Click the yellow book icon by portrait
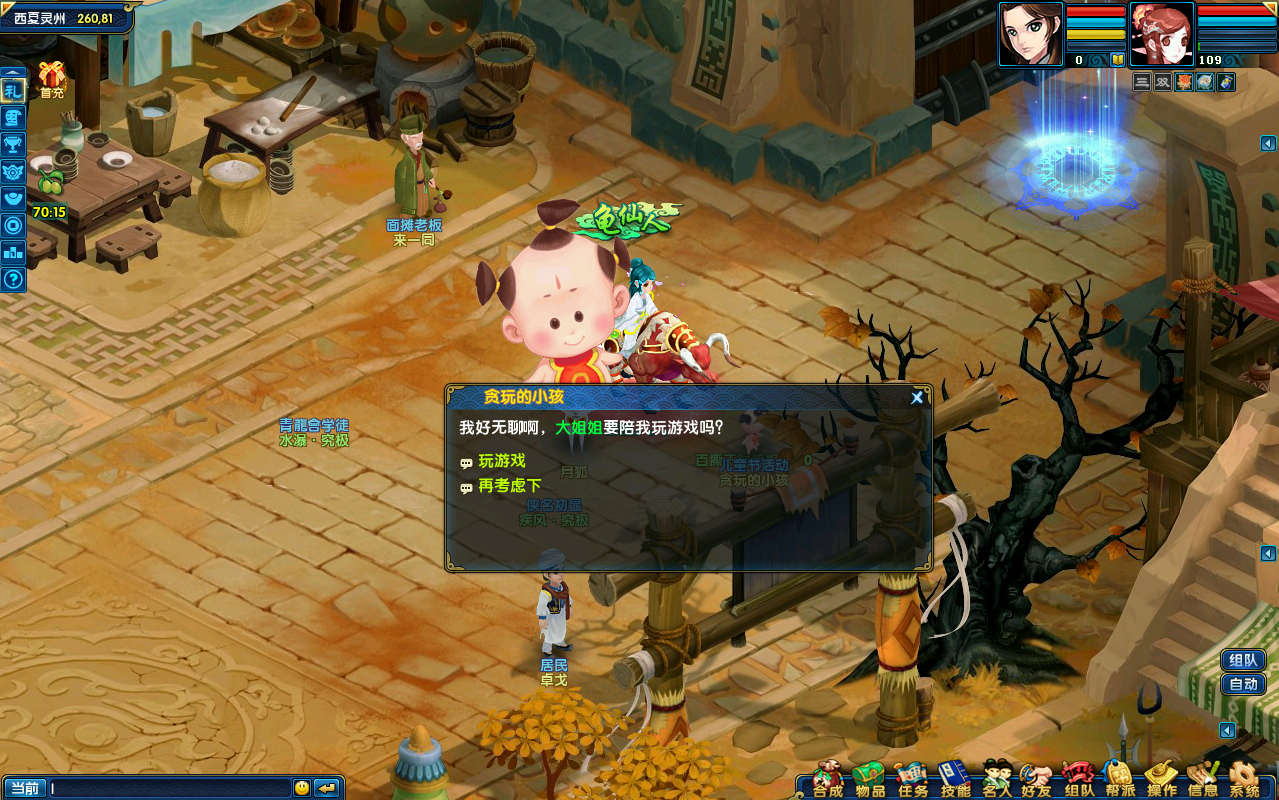 [1117, 60]
